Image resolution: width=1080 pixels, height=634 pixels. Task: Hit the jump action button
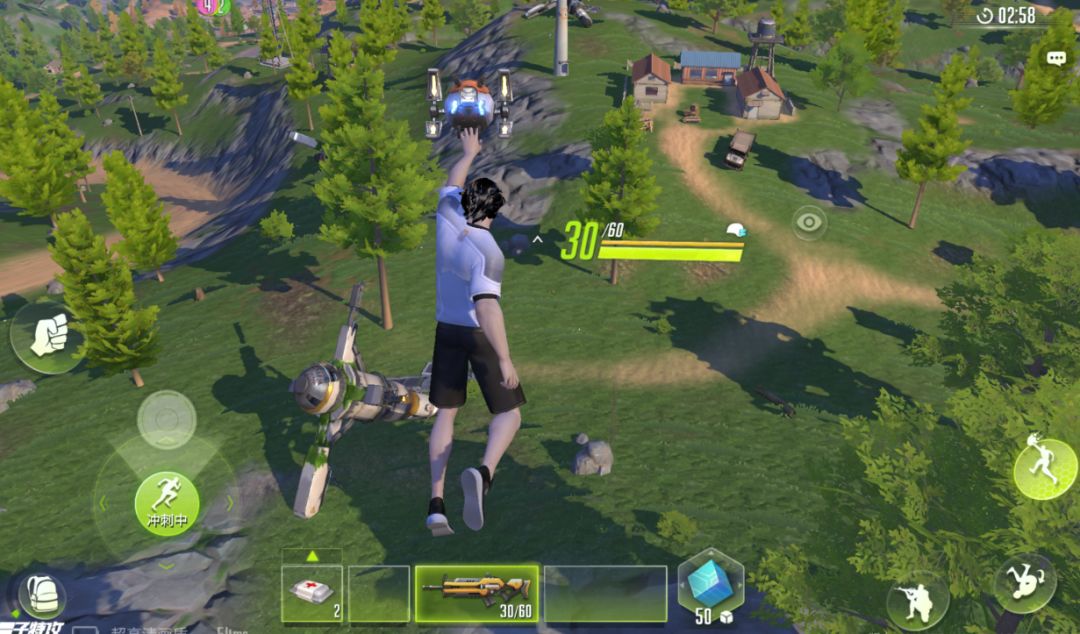[1044, 469]
